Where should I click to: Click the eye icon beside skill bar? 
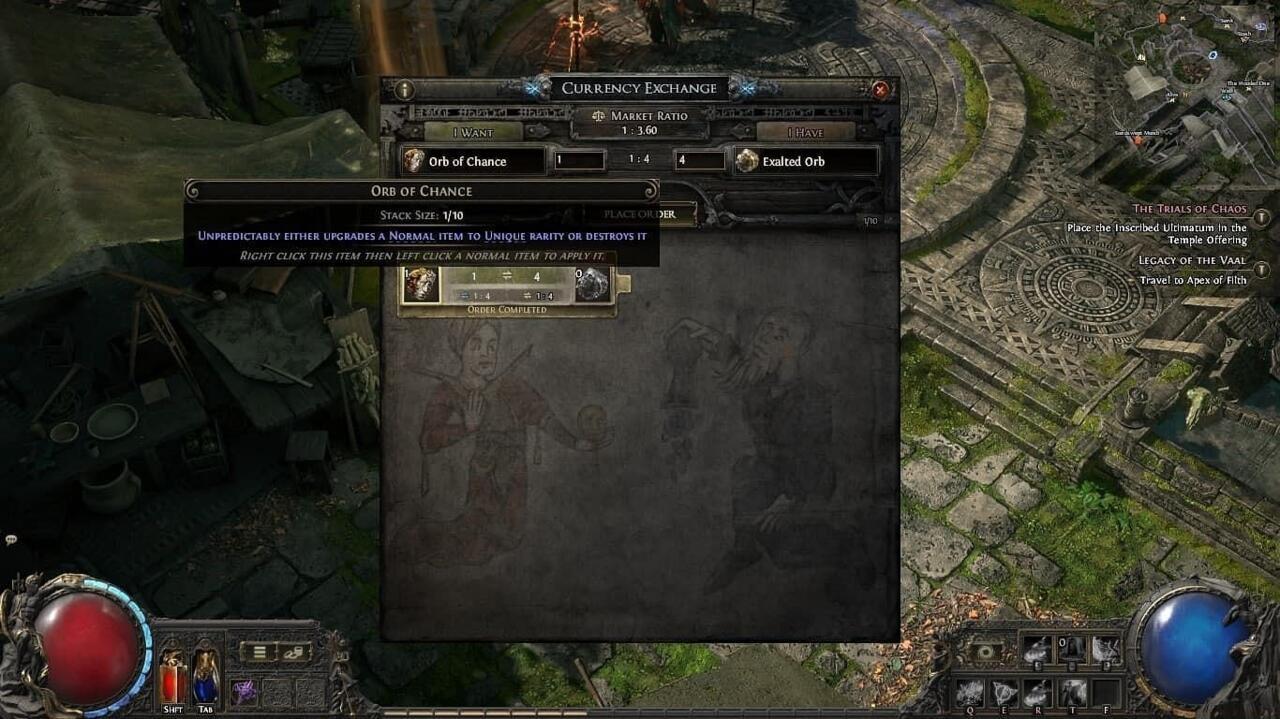(x=986, y=652)
